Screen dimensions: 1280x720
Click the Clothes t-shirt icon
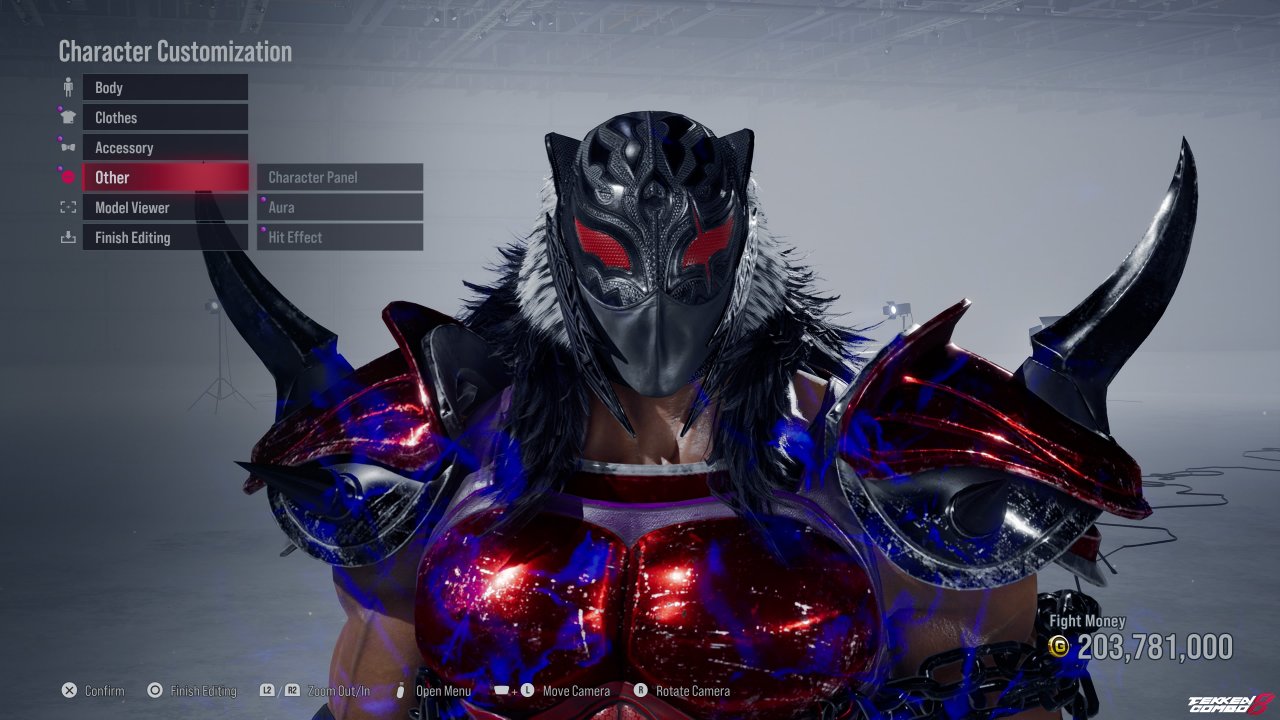click(67, 117)
